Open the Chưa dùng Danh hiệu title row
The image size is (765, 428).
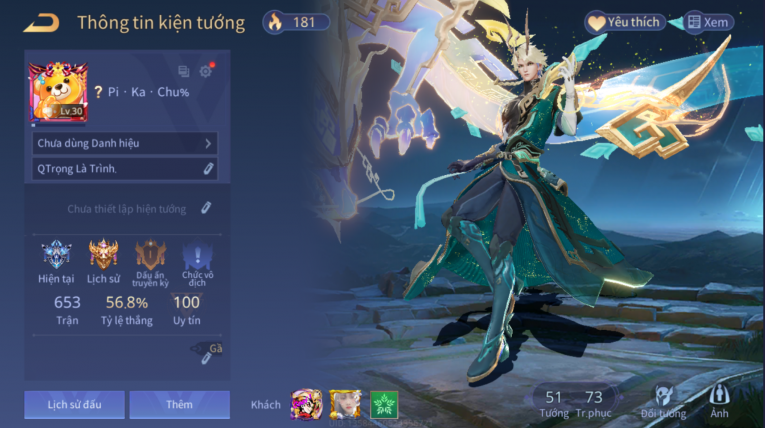124,143
